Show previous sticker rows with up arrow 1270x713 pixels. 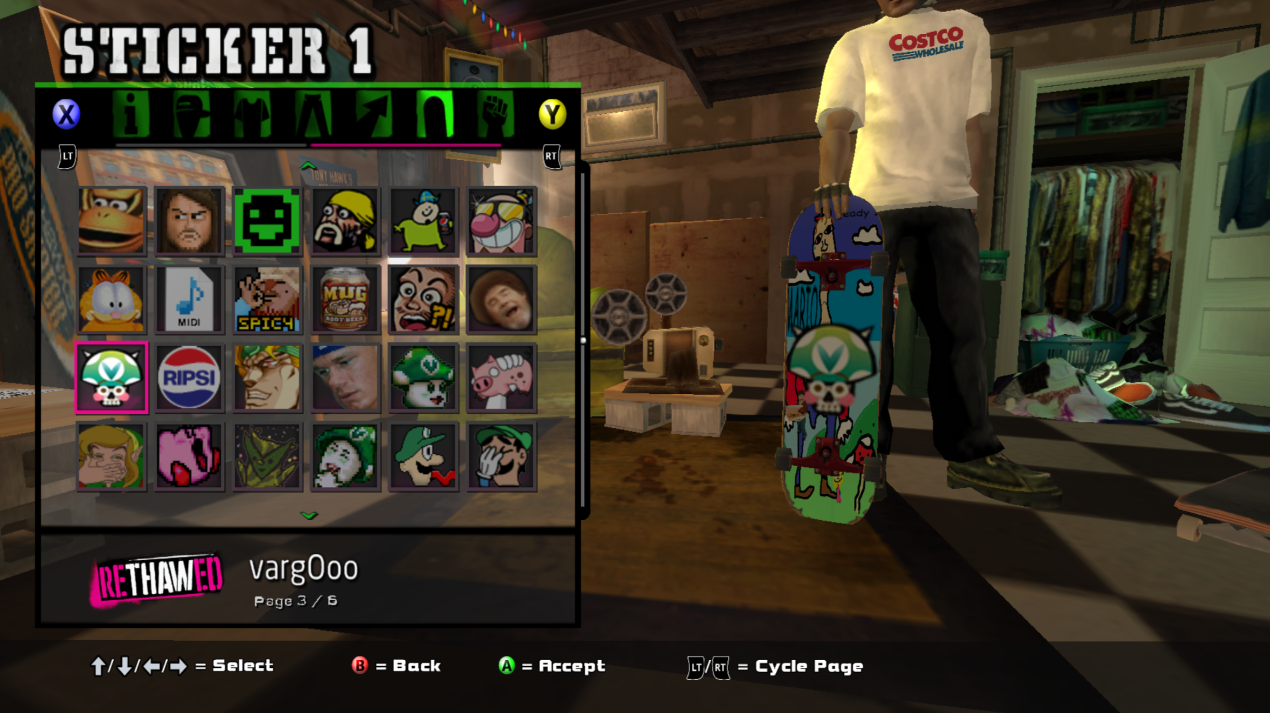(x=309, y=166)
